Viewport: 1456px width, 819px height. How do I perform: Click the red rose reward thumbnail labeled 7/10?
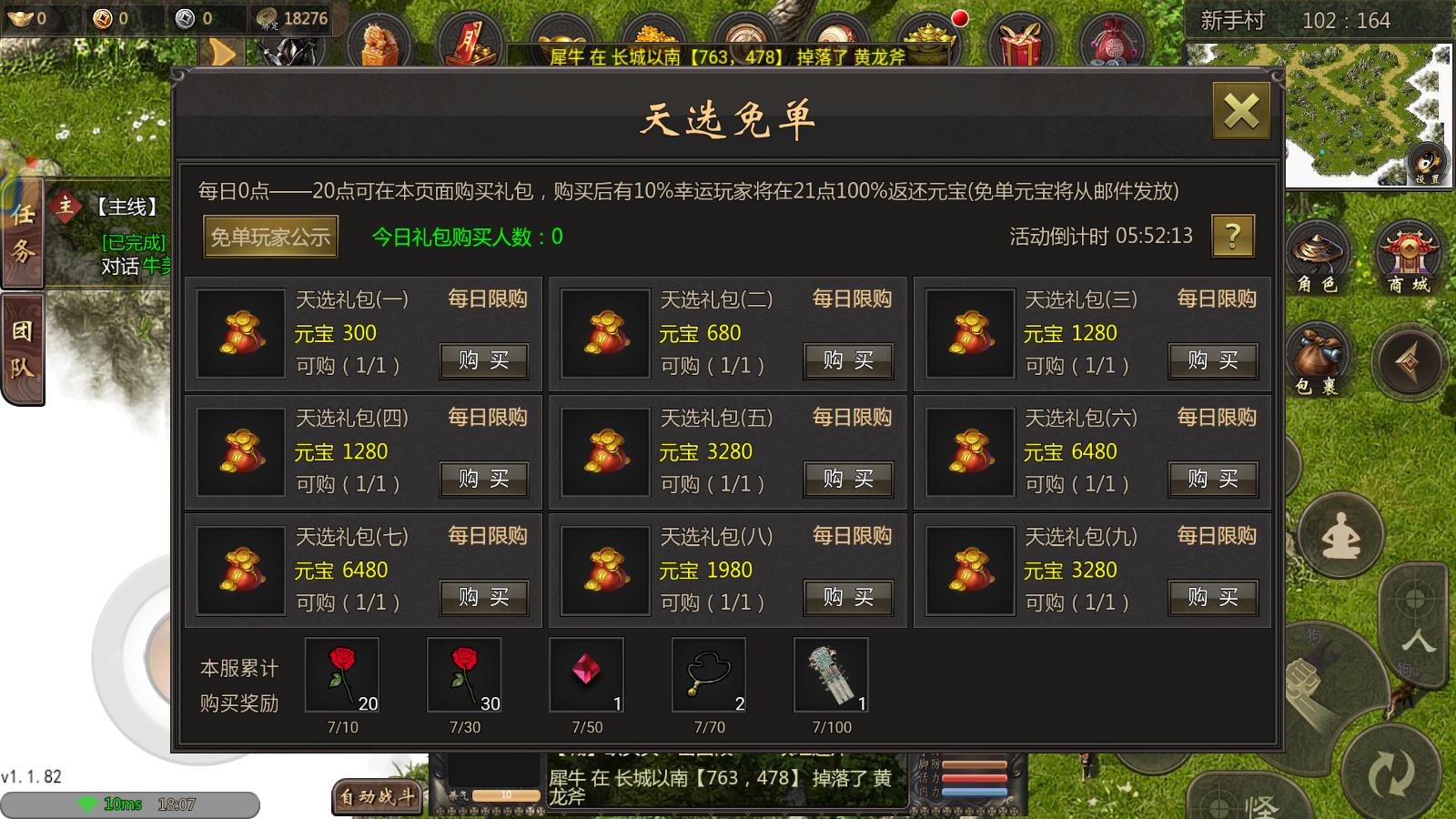coord(343,673)
